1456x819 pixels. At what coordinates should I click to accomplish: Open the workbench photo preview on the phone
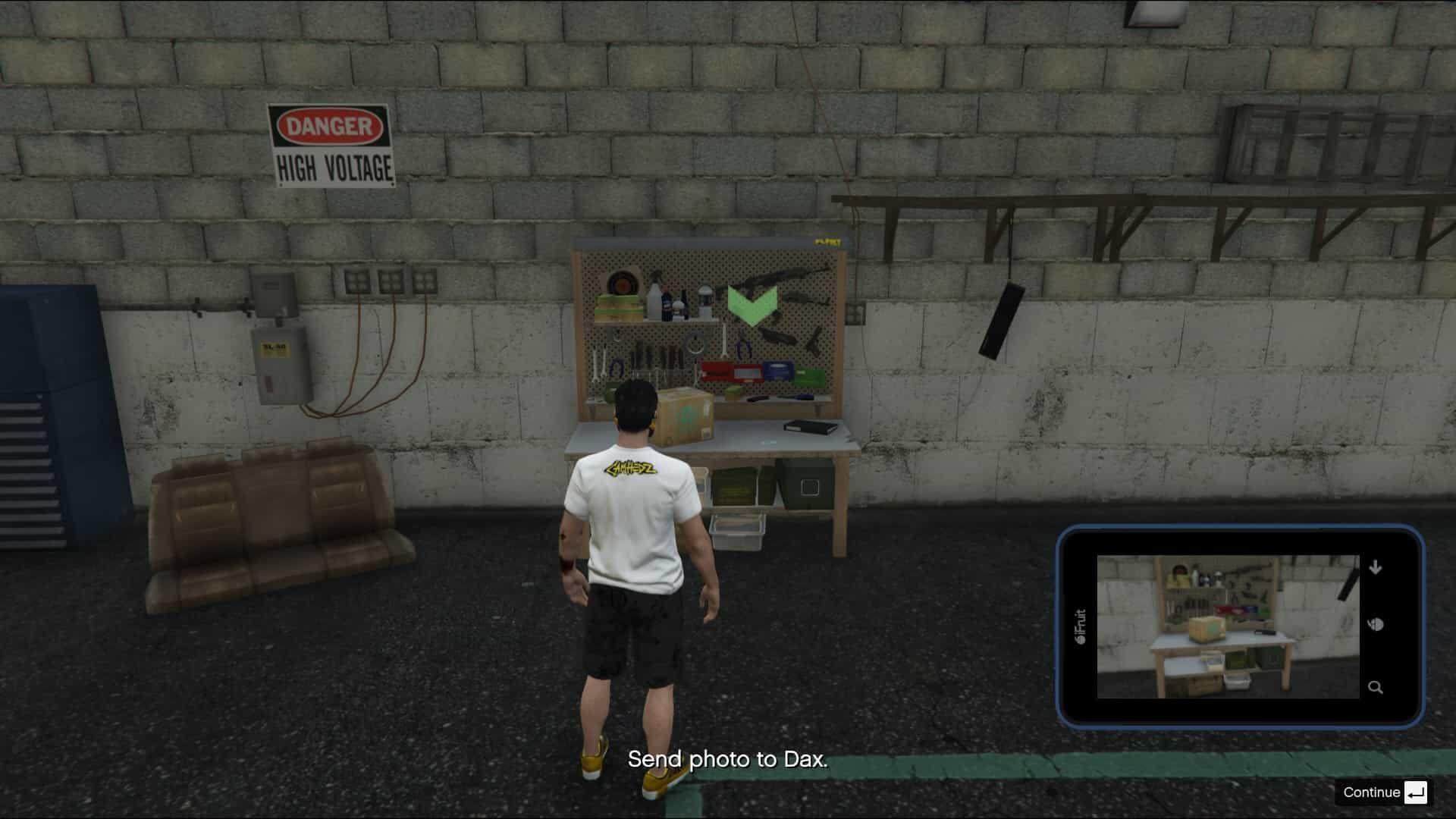click(x=1228, y=626)
